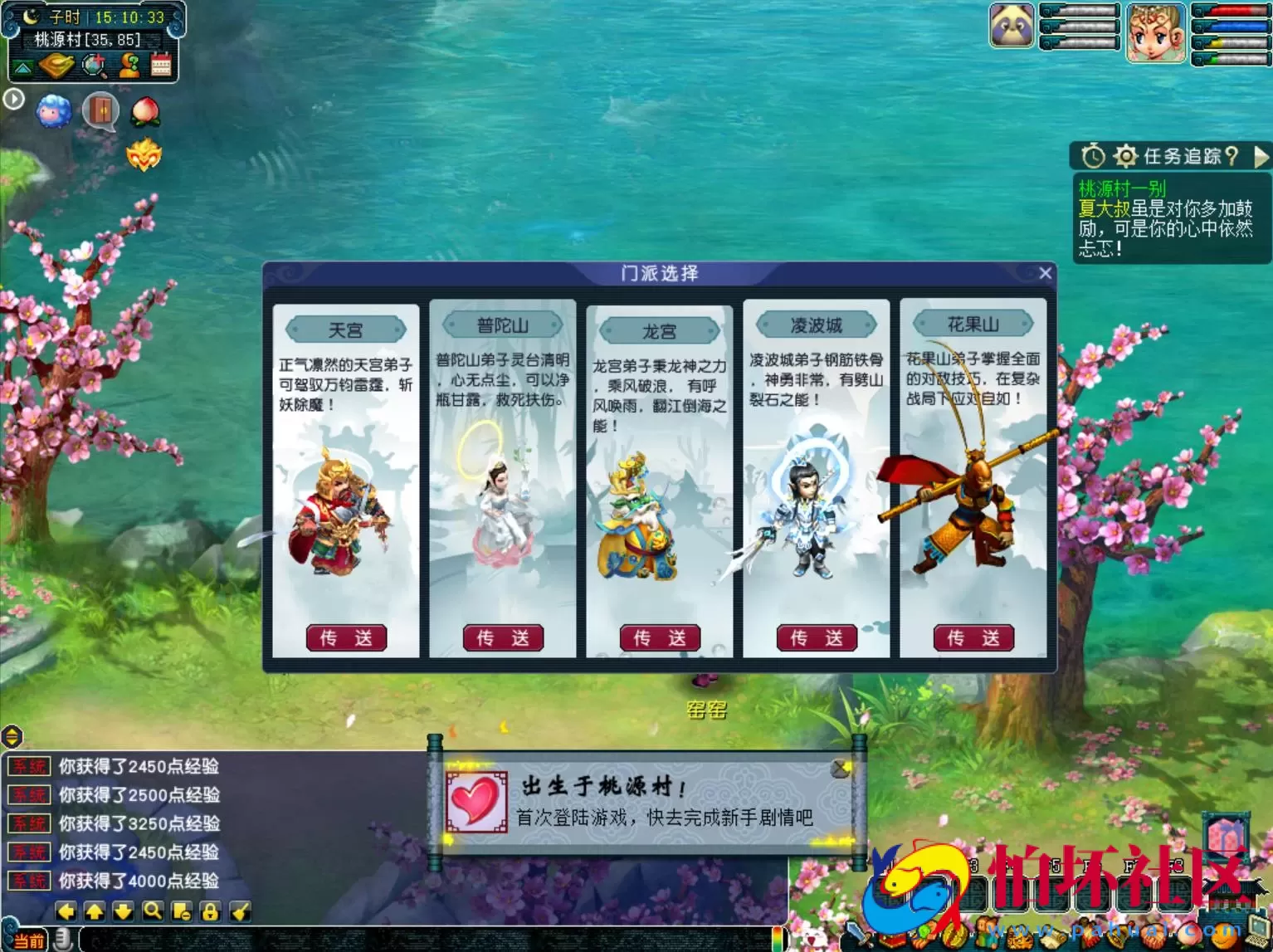Toggle the chat lock icon
The height and width of the screenshot is (952, 1273).
tap(210, 911)
